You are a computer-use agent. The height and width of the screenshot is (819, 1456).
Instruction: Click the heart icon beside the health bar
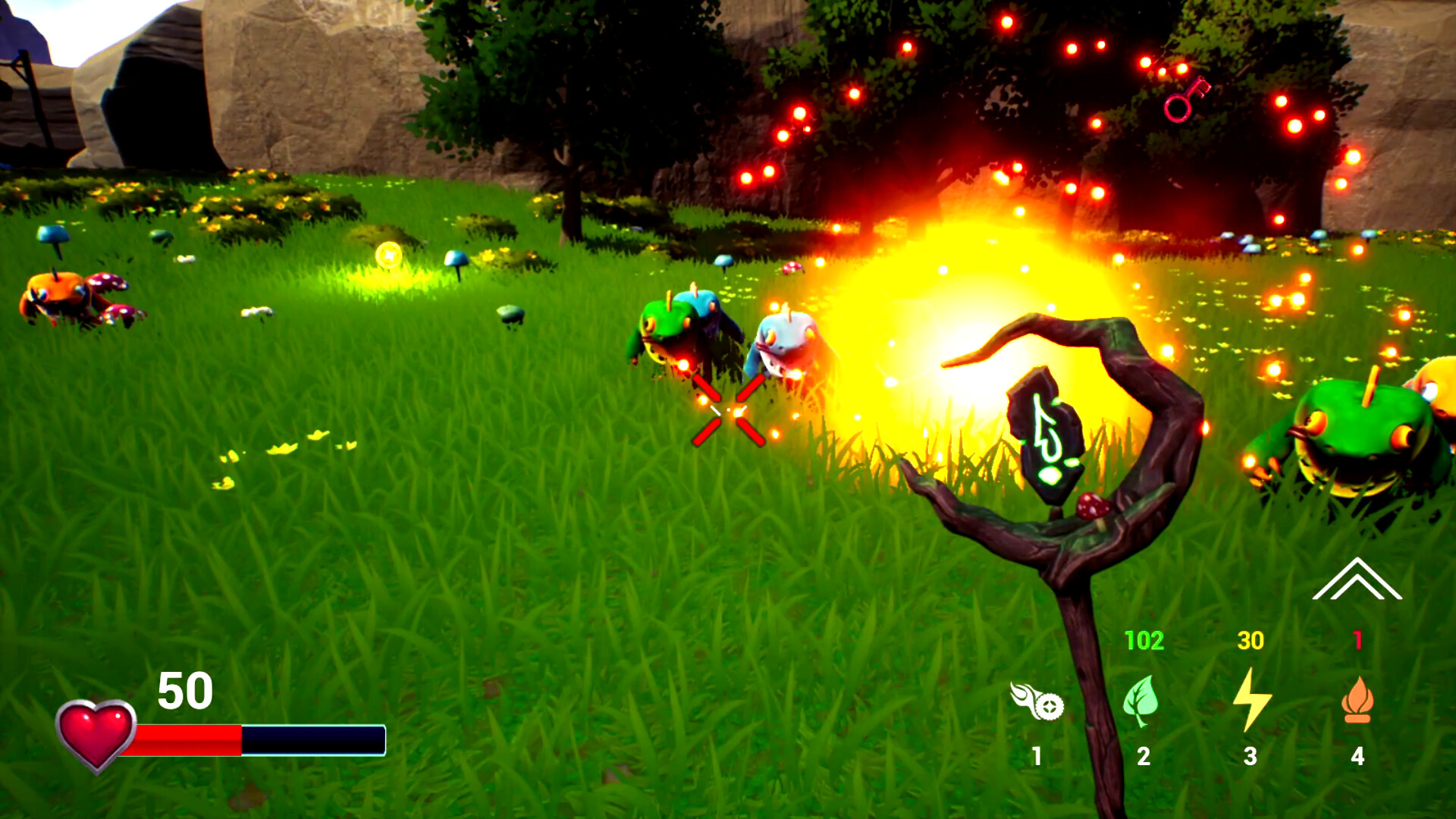tap(96, 730)
